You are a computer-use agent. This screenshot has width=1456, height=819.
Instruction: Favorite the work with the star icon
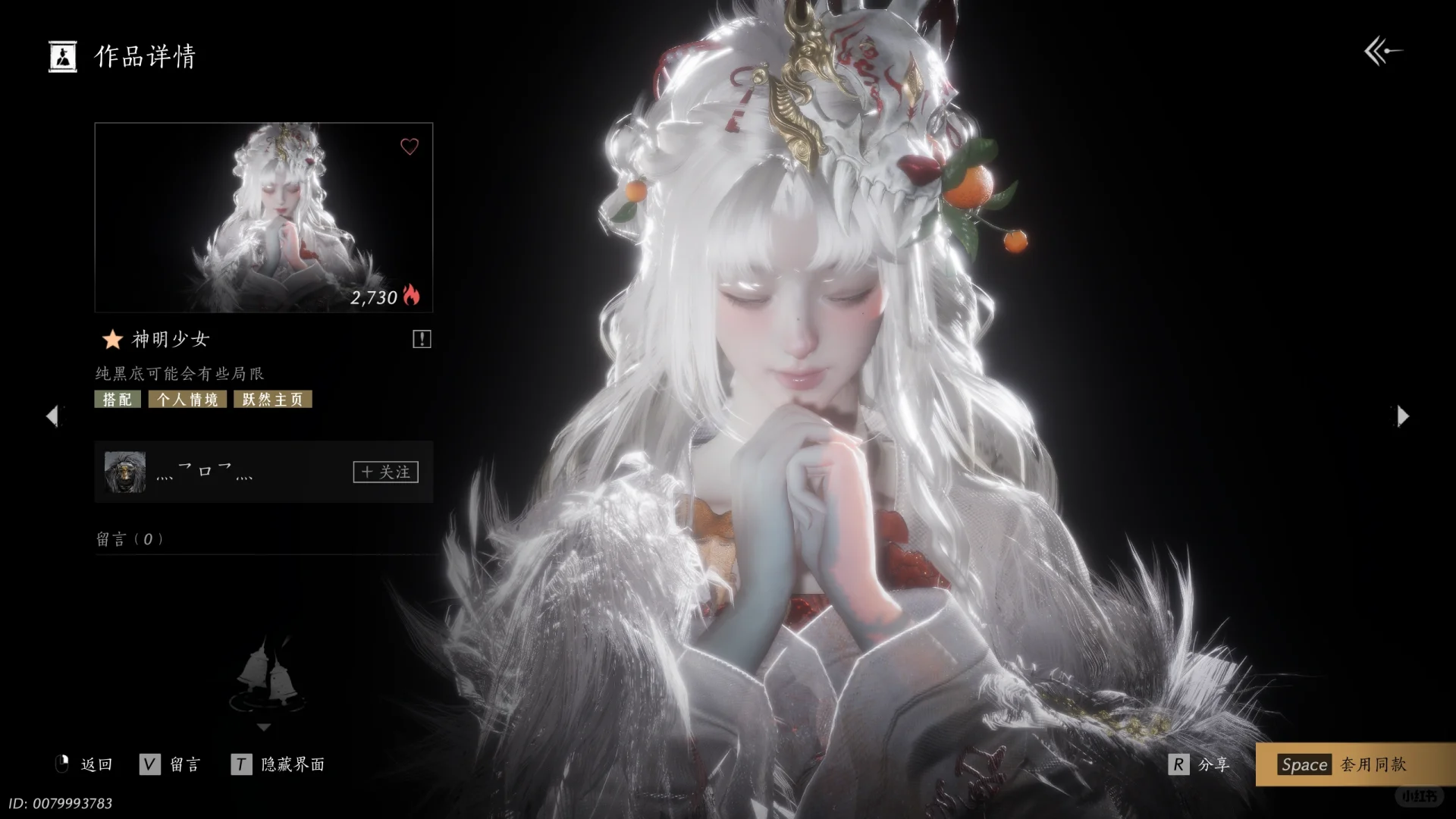click(112, 339)
